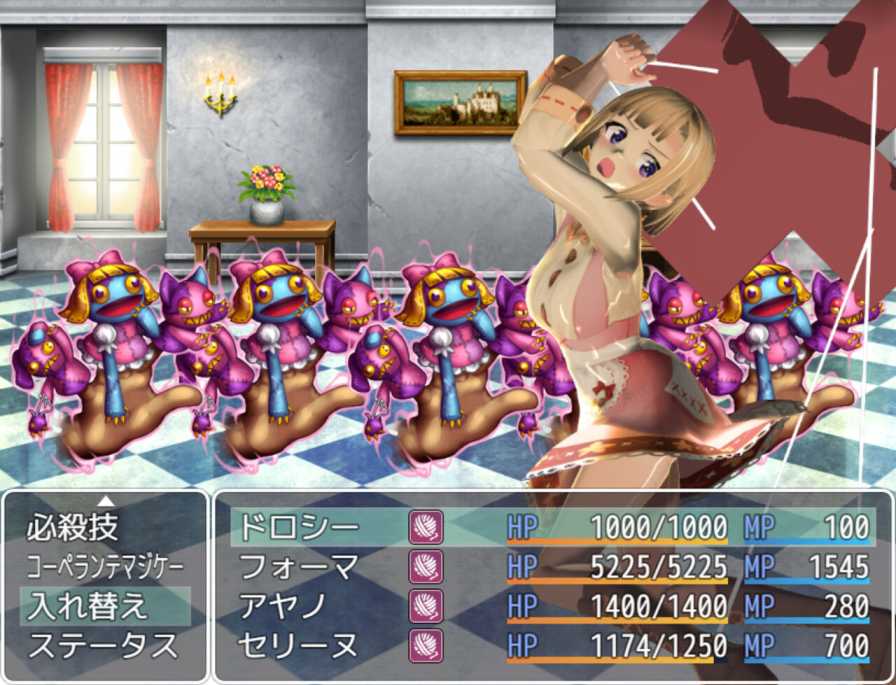Select the 入れ替え command
Image resolution: width=896 pixels, height=685 pixels.
[x=88, y=606]
